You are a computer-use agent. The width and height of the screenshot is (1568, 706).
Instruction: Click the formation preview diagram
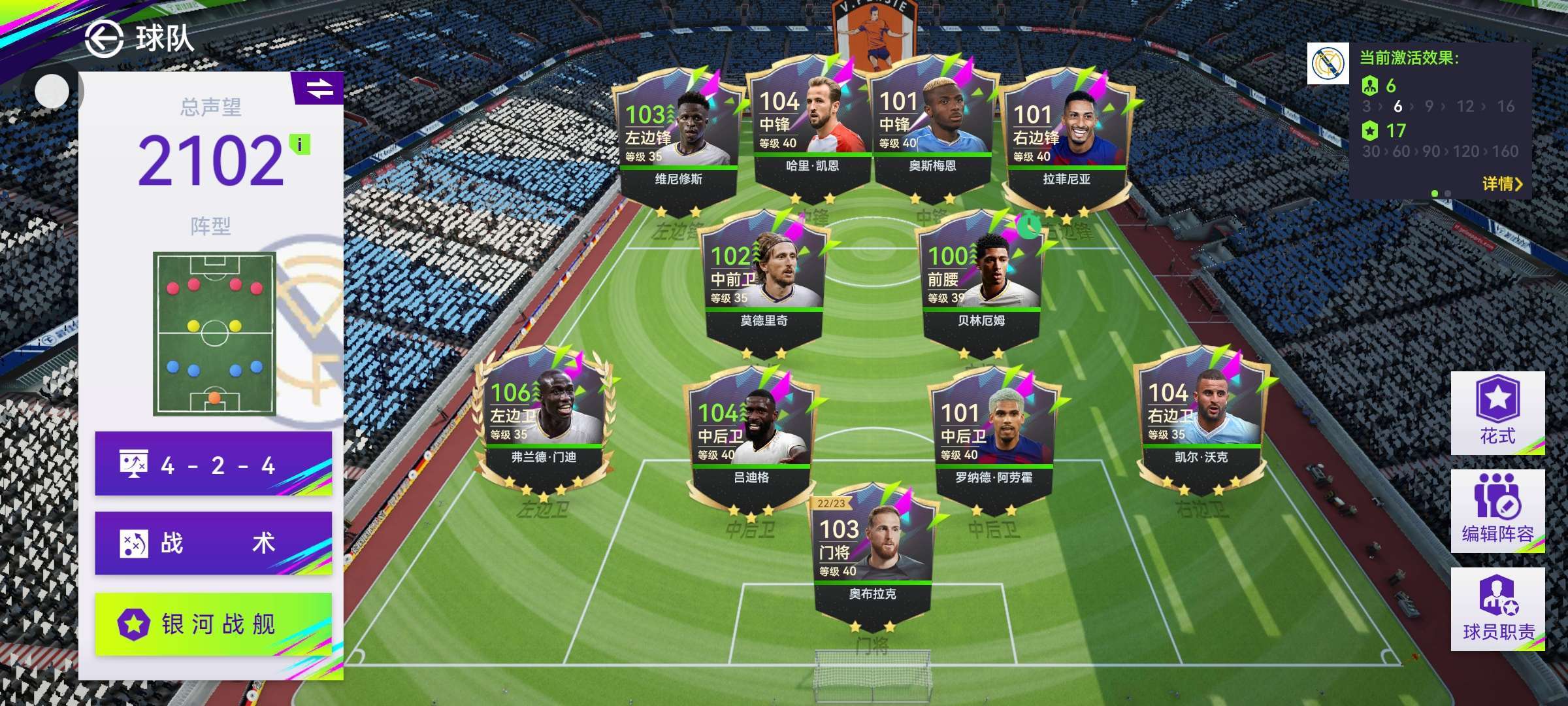[214, 333]
